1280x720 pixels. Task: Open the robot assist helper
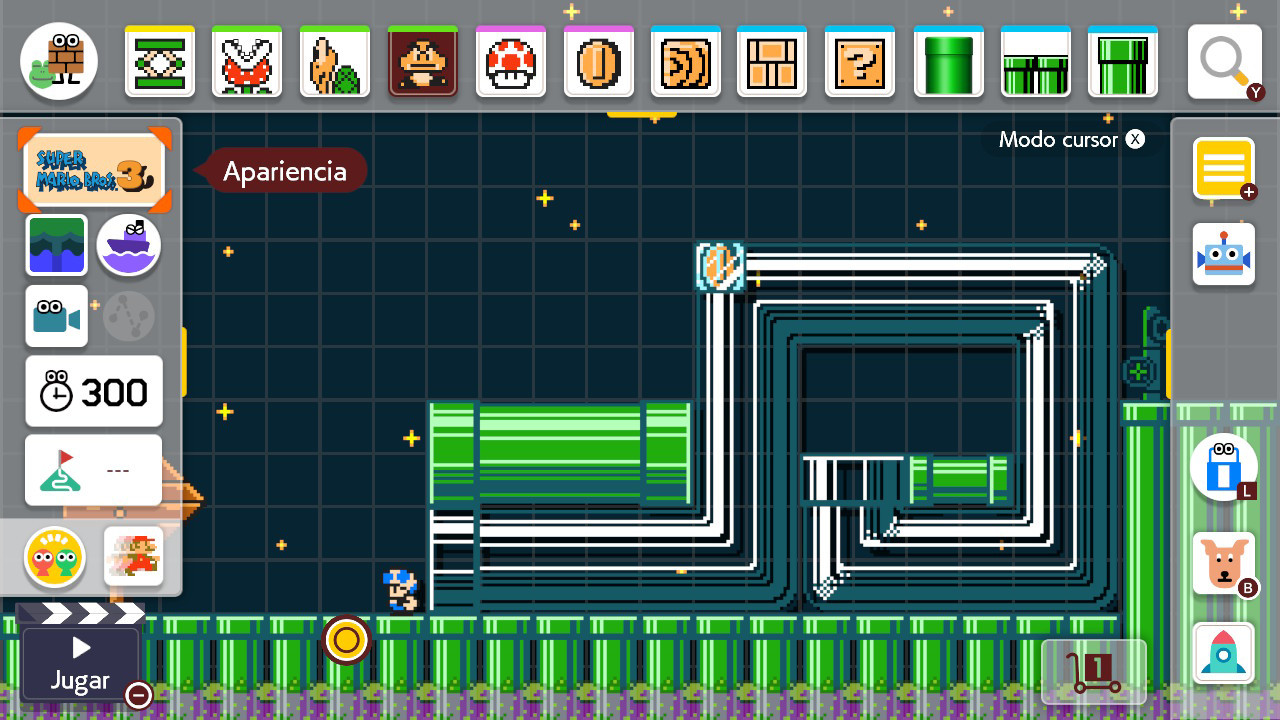[x=1223, y=253]
